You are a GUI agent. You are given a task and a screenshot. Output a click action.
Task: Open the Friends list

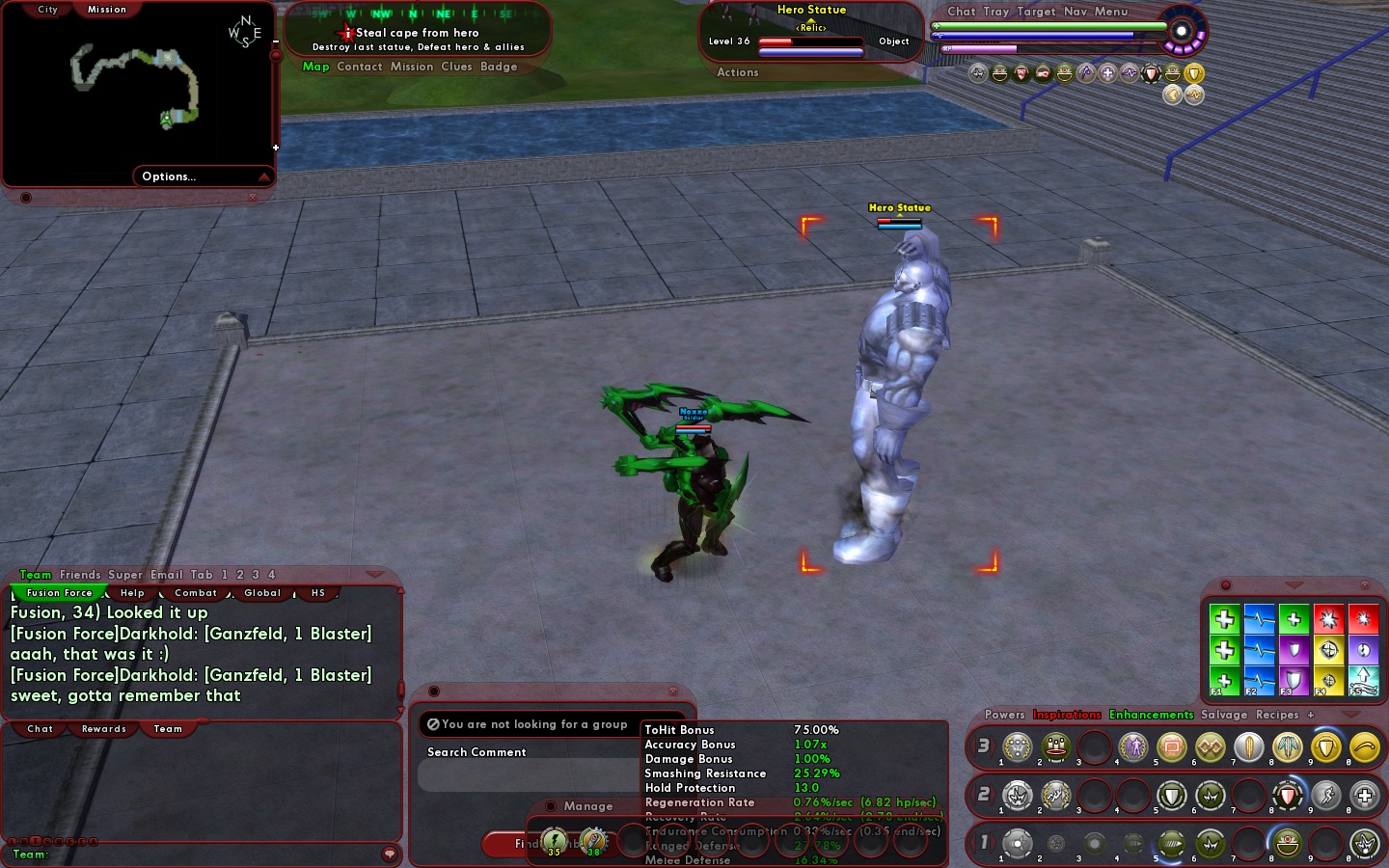80,575
